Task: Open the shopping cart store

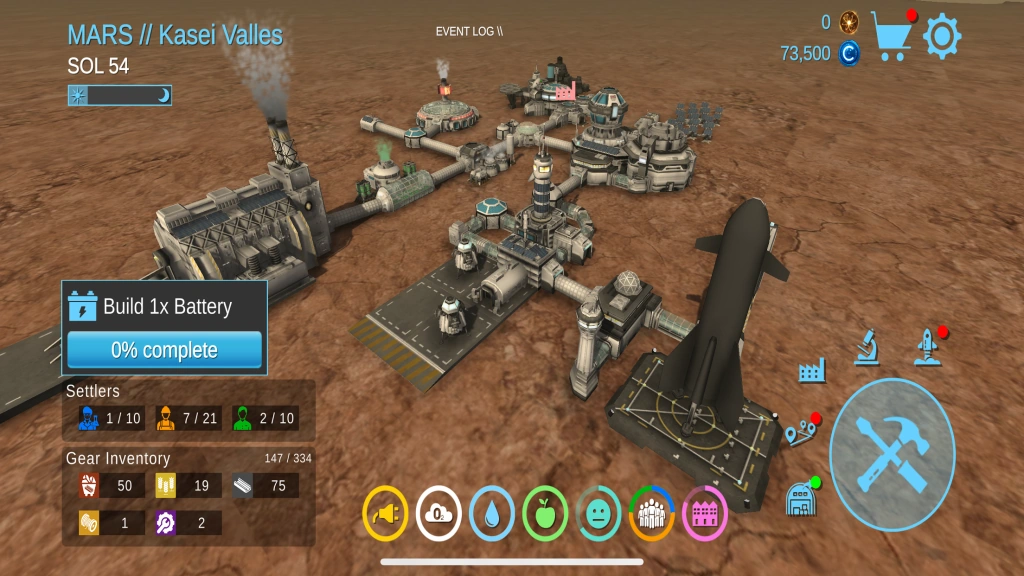Action: point(892,34)
